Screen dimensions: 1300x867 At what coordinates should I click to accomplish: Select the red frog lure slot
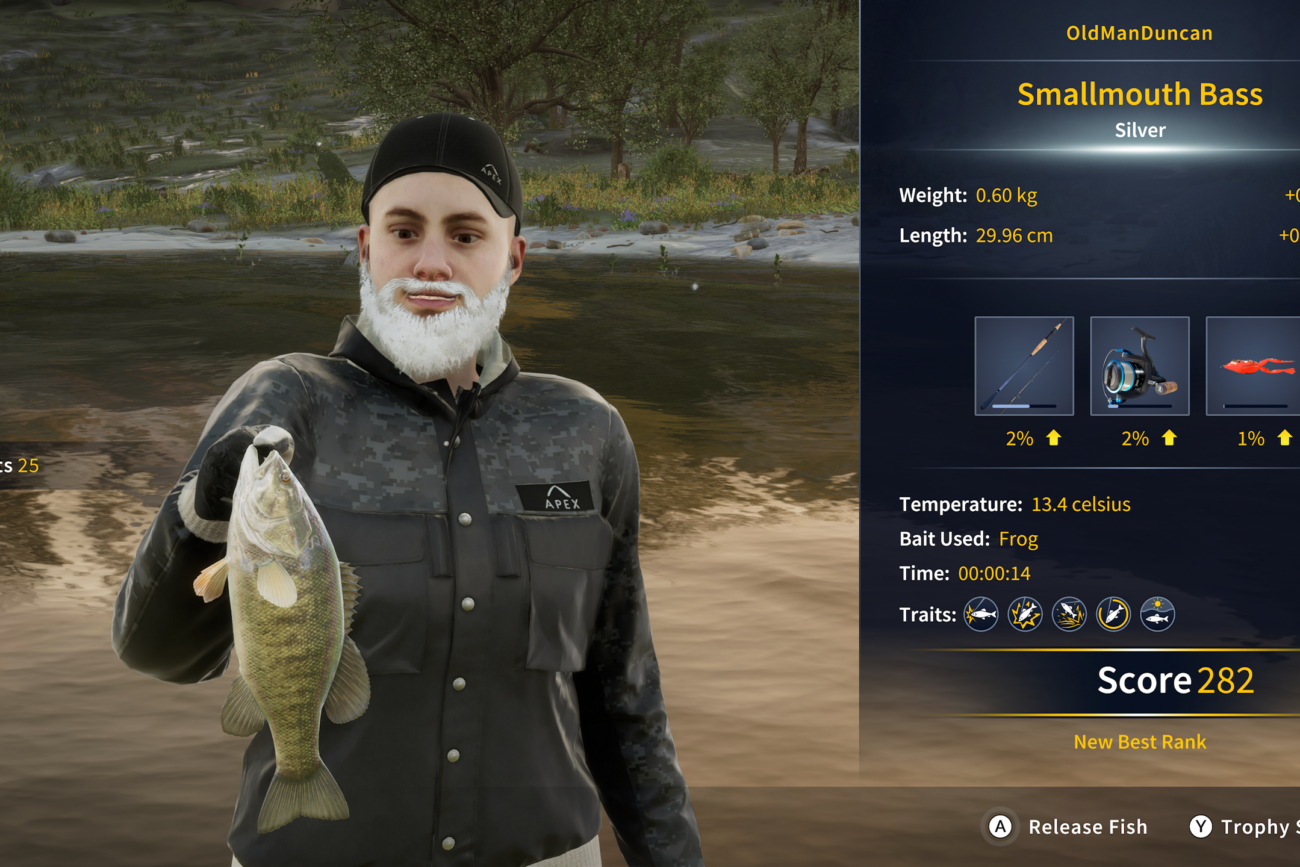point(1254,366)
